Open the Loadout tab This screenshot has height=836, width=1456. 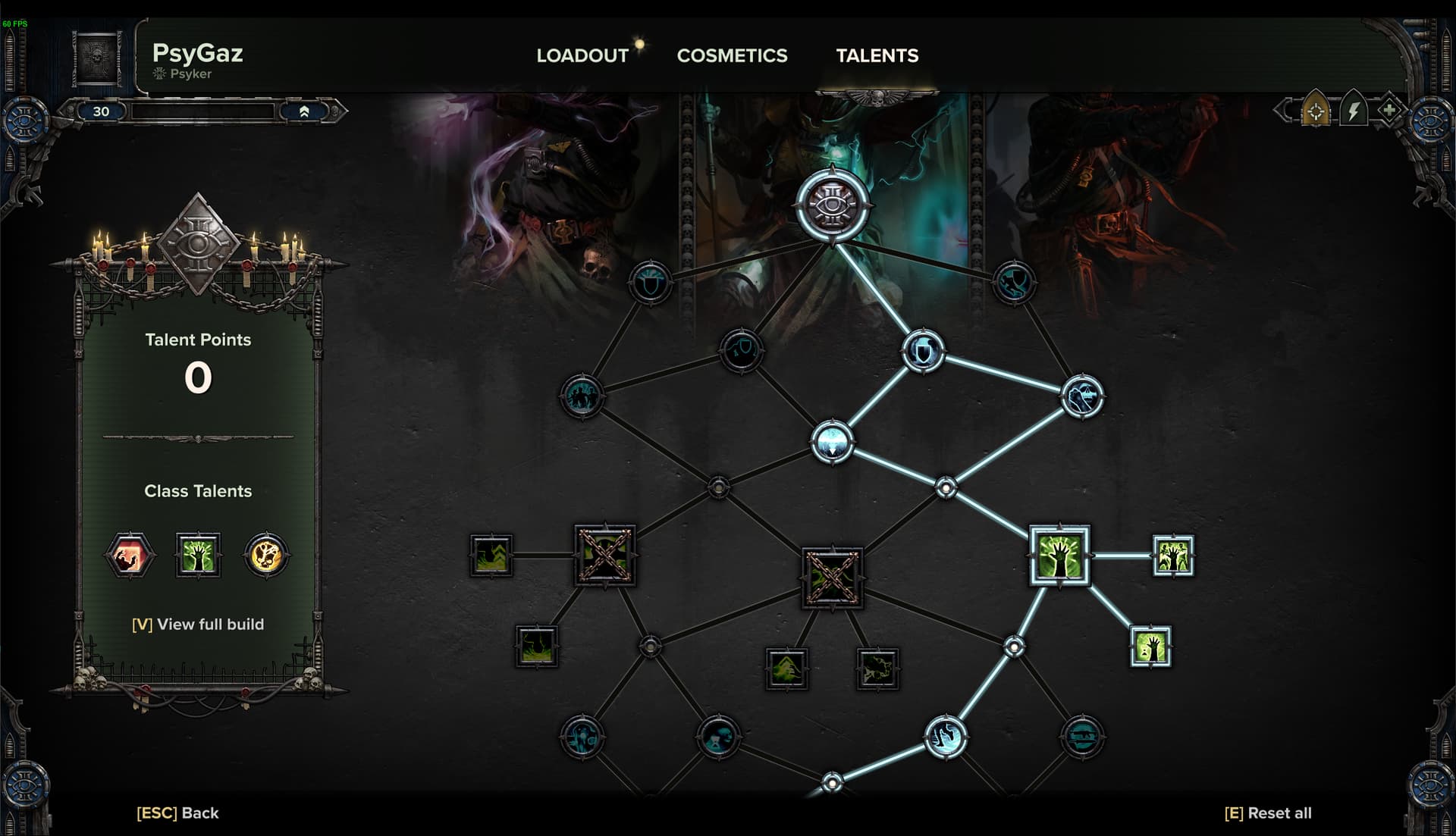click(582, 55)
